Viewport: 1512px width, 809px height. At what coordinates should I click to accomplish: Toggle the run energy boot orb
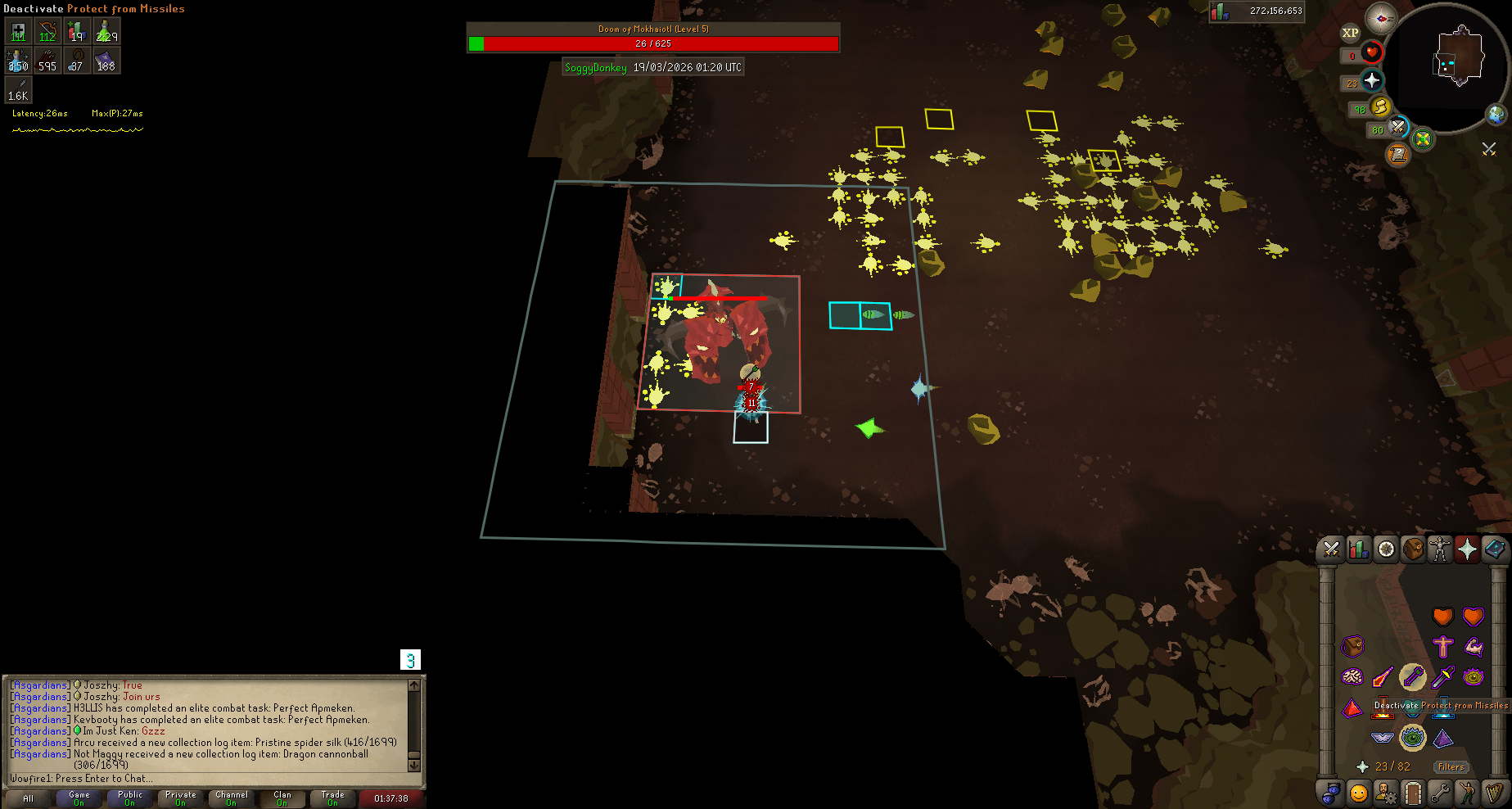point(1381,106)
